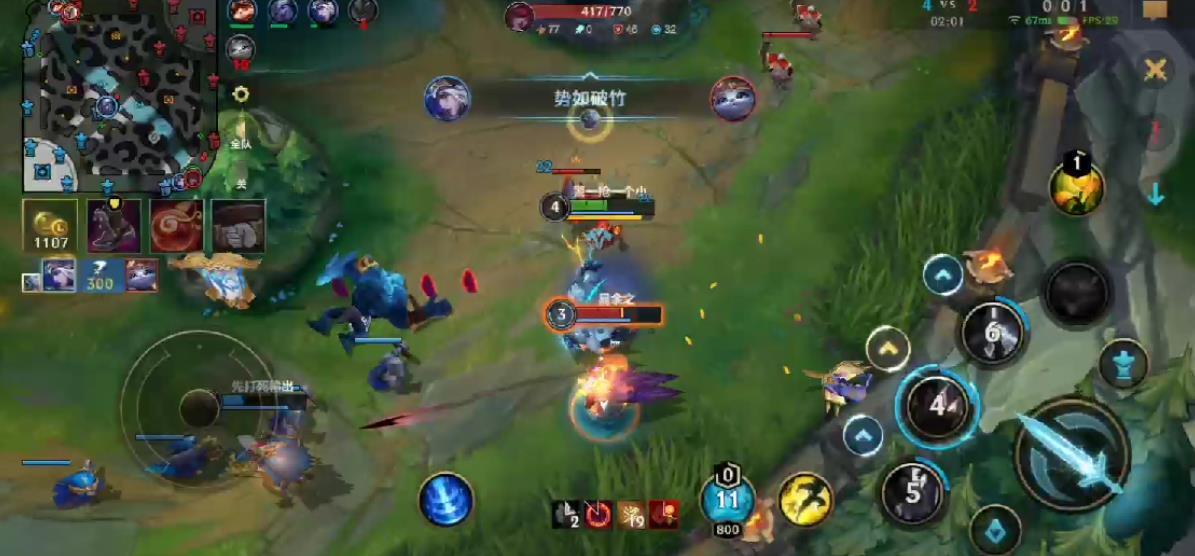
Task: Open the gold shop showing 1107
Action: tap(49, 226)
